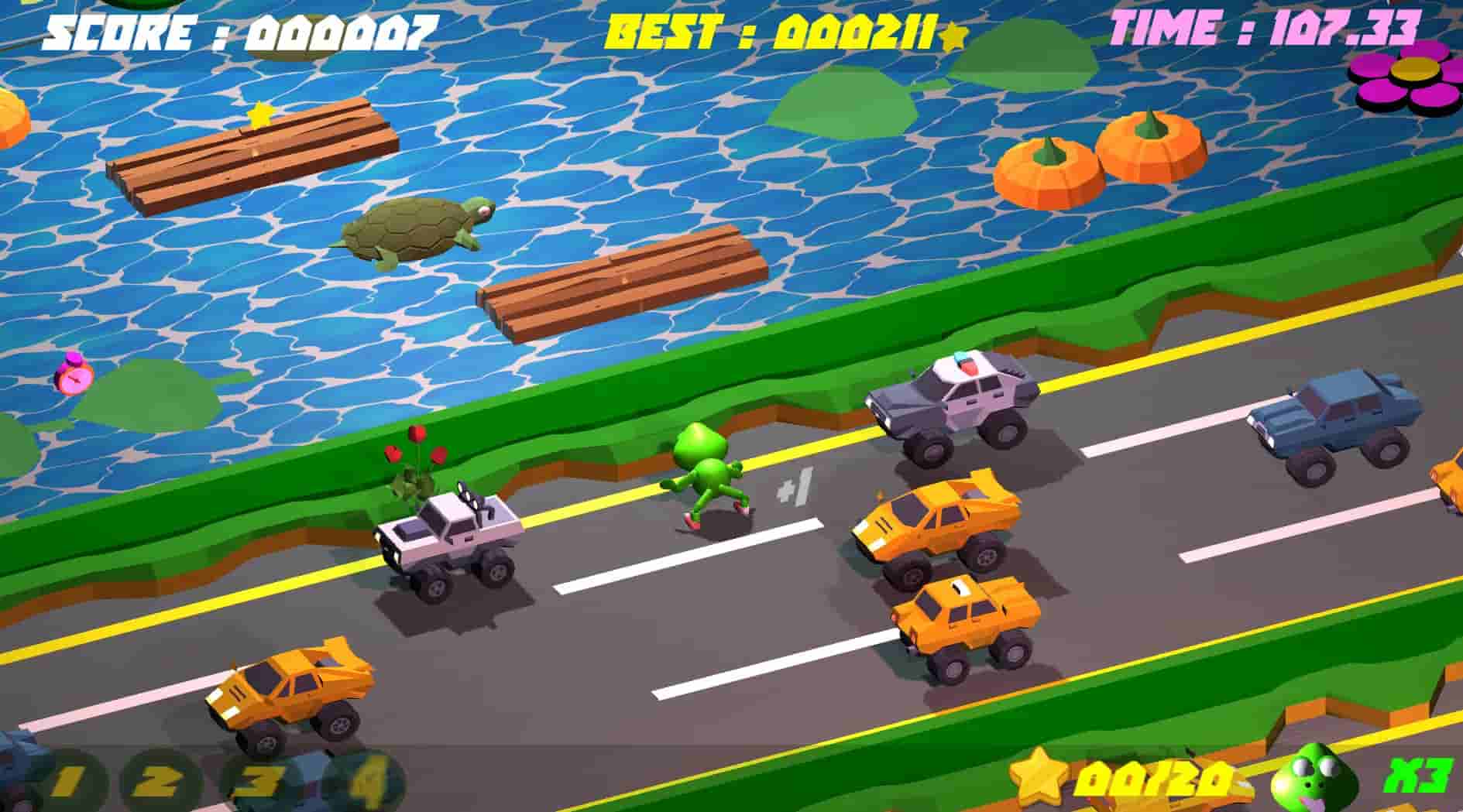The width and height of the screenshot is (1463, 812).
Task: Click the SCORE : 000007 display
Action: (x=236, y=31)
